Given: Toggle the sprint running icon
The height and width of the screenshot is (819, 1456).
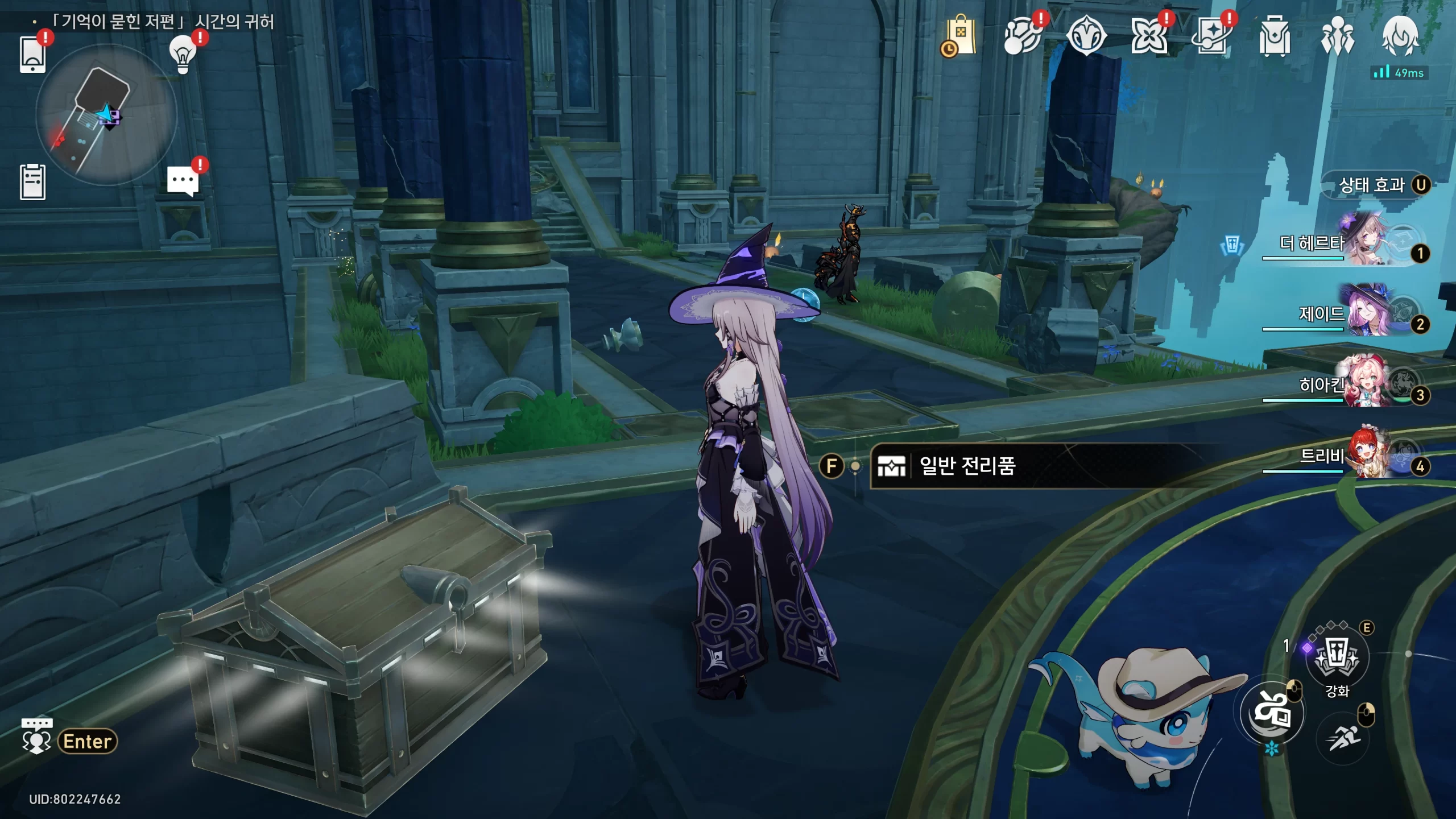Looking at the screenshot, I should pos(1343,738).
